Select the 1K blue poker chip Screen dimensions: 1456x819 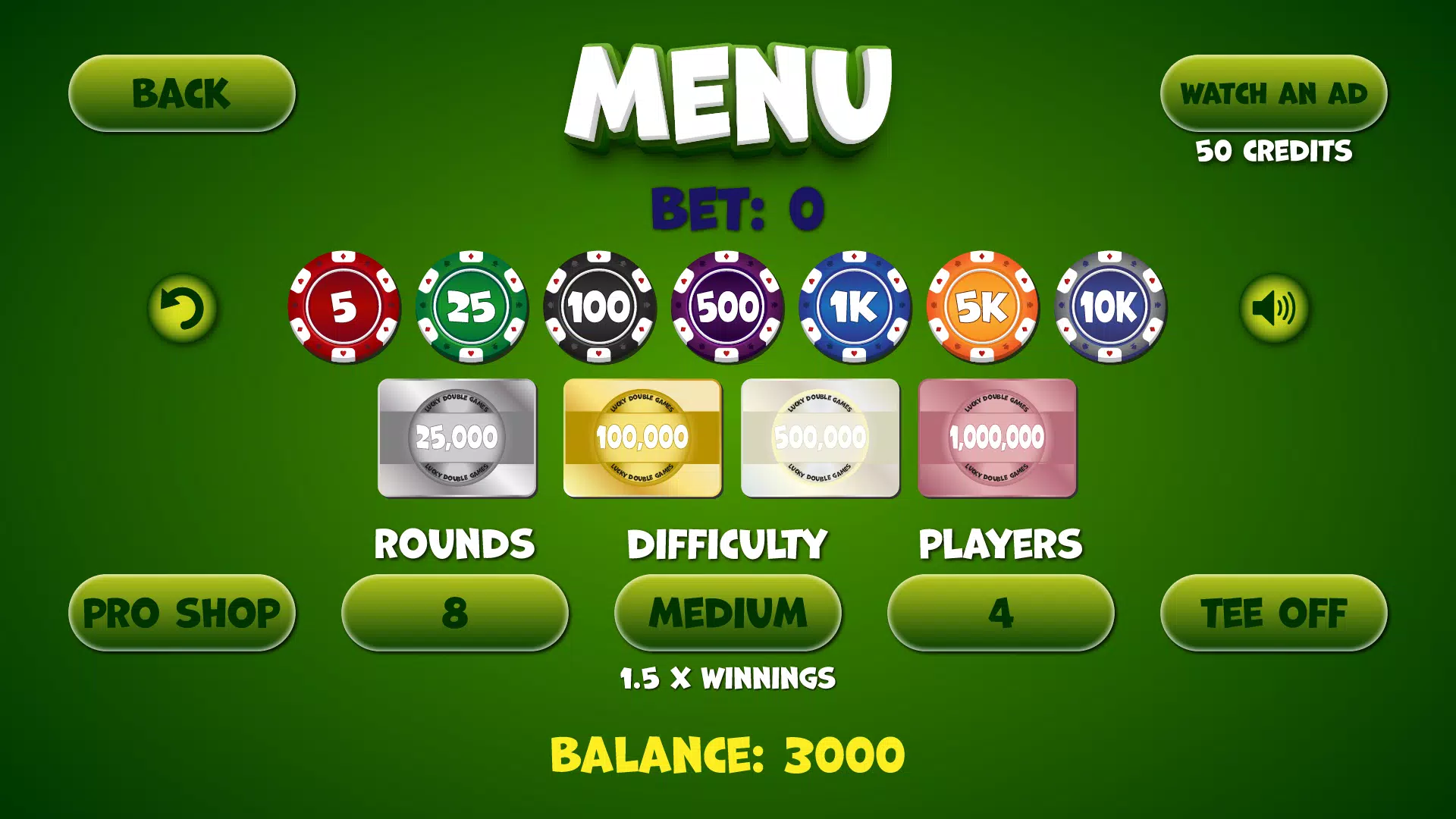pos(854,306)
